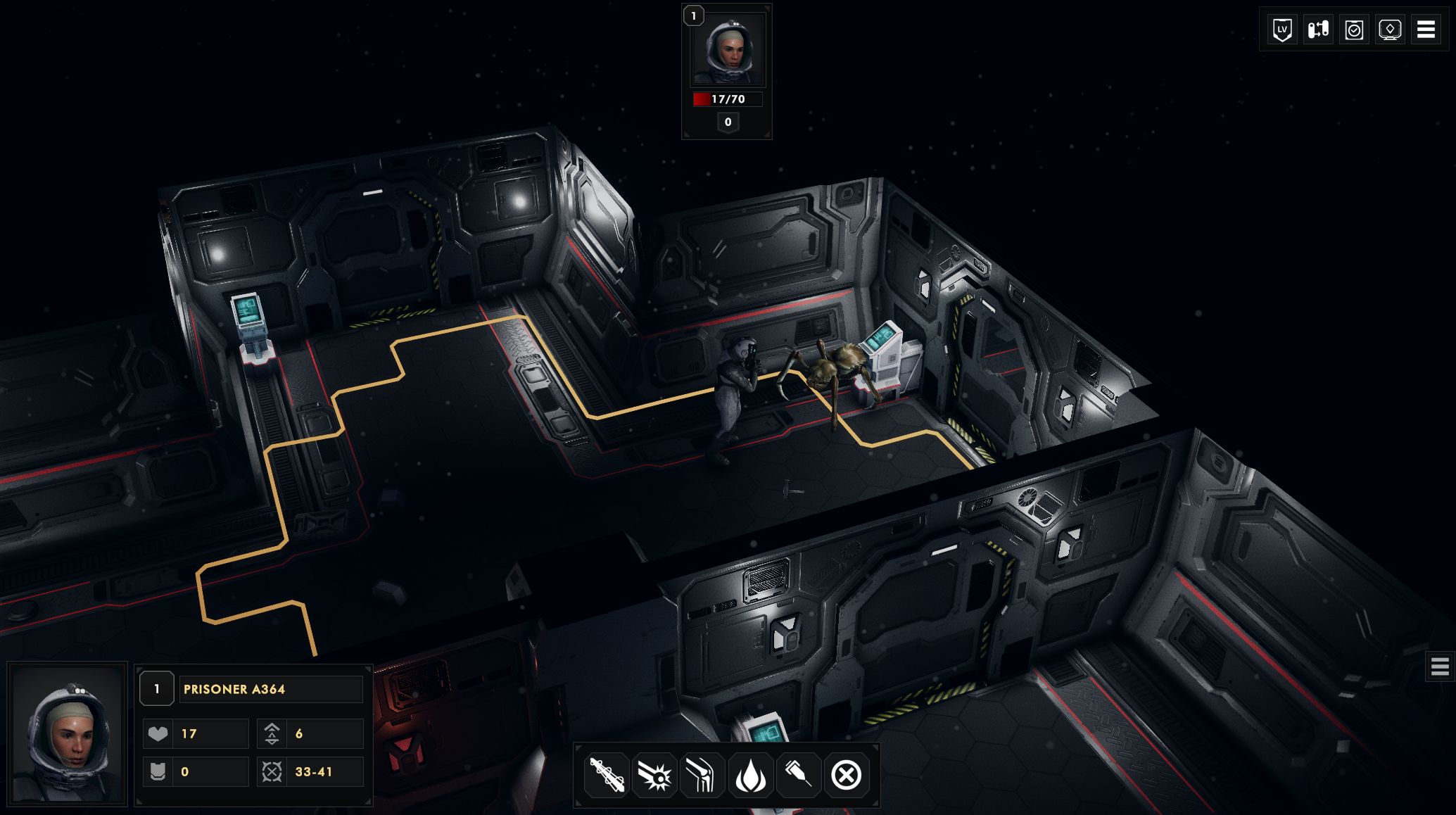Open the top hamburger main menu
Screen dimensions: 1456x815
coord(1426,30)
